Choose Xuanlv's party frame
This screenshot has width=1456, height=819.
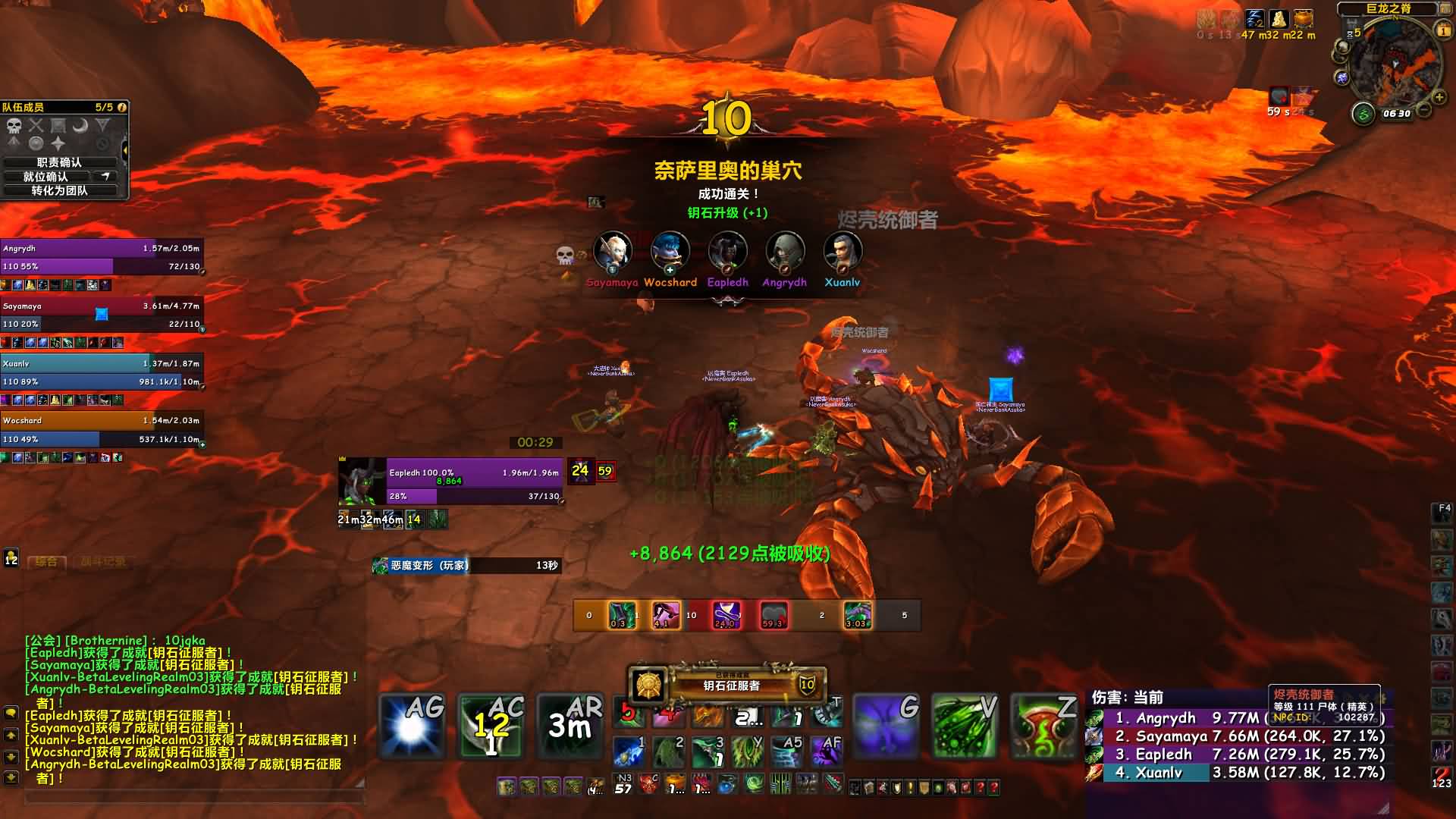pos(102,372)
